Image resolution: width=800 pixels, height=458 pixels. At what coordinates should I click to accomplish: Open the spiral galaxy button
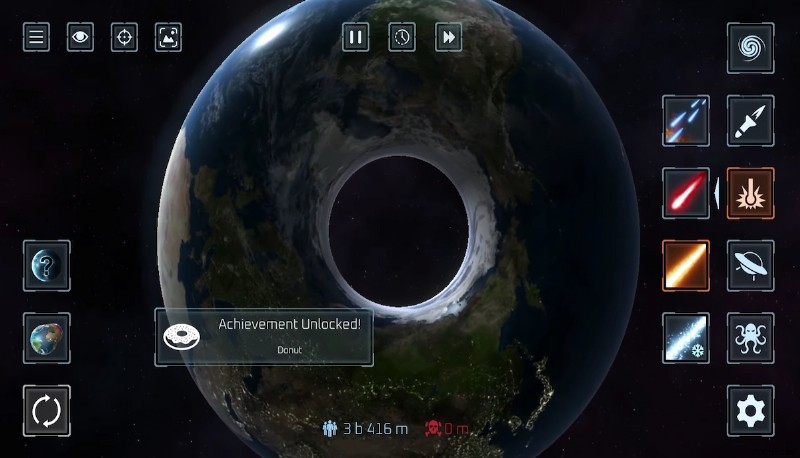(x=750, y=48)
